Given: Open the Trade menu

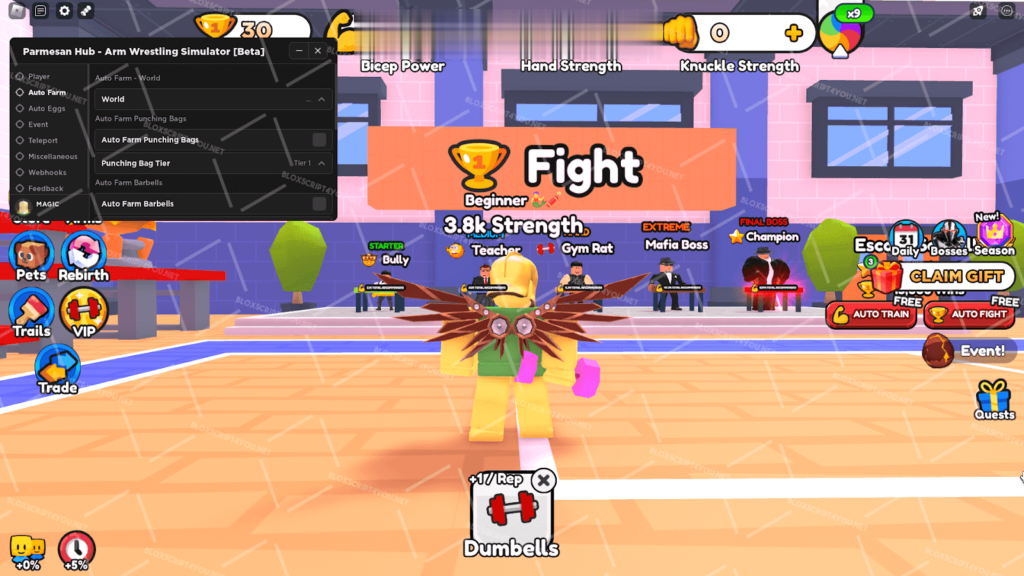Looking at the screenshot, I should coord(57,367).
